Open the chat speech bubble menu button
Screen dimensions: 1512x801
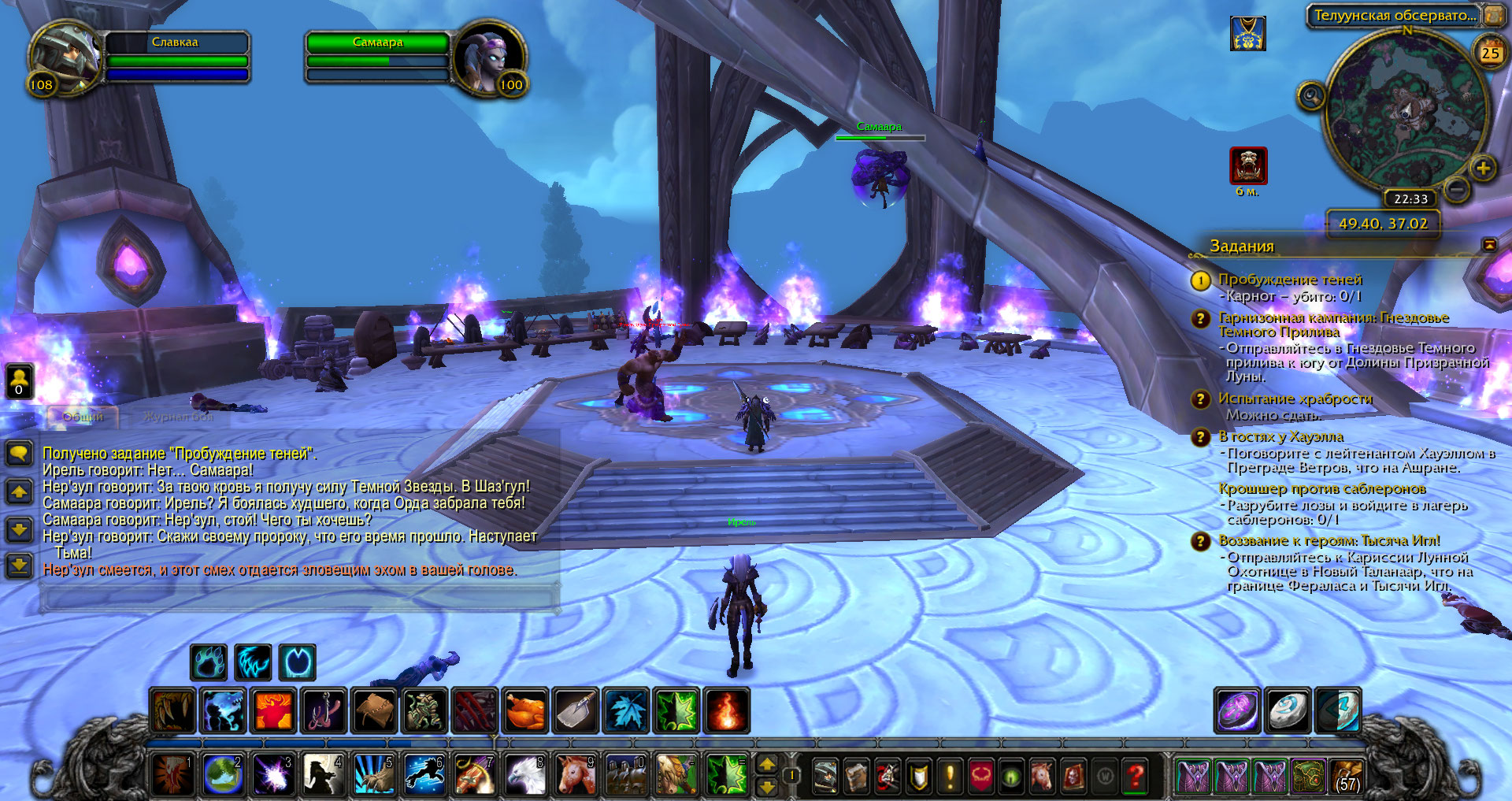click(19, 453)
